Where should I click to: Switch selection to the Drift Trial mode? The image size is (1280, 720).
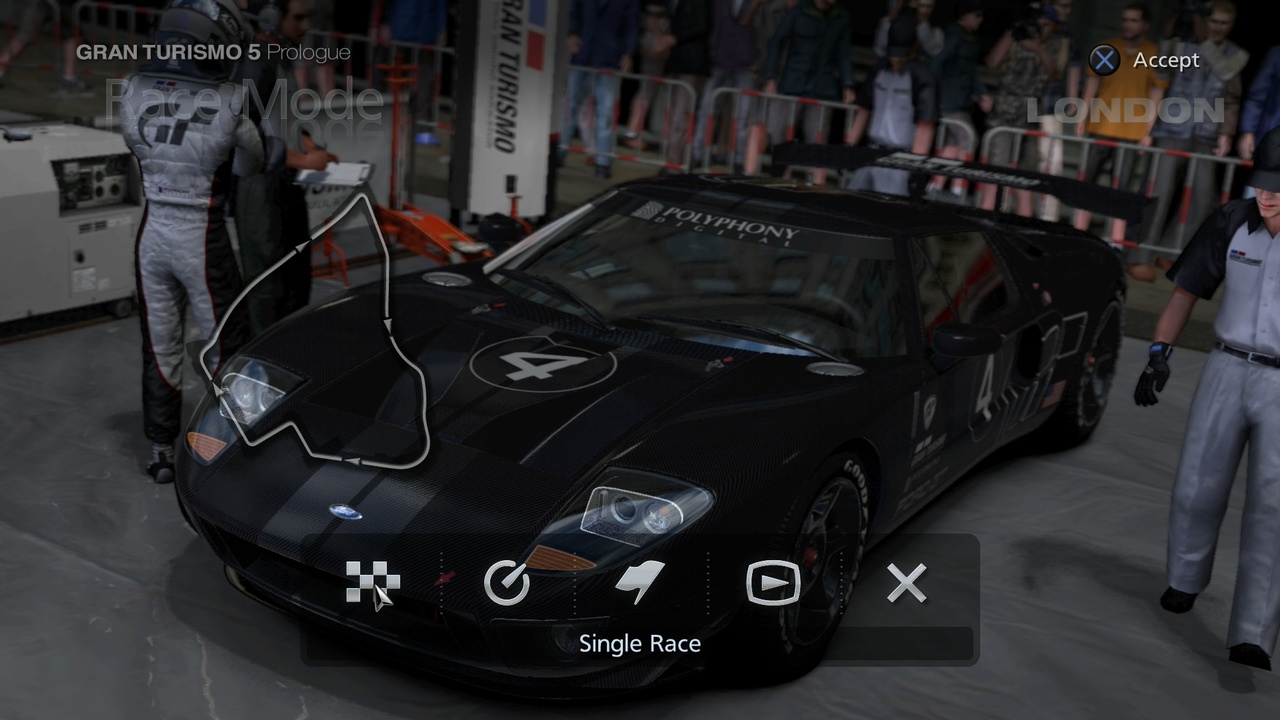pos(641,580)
